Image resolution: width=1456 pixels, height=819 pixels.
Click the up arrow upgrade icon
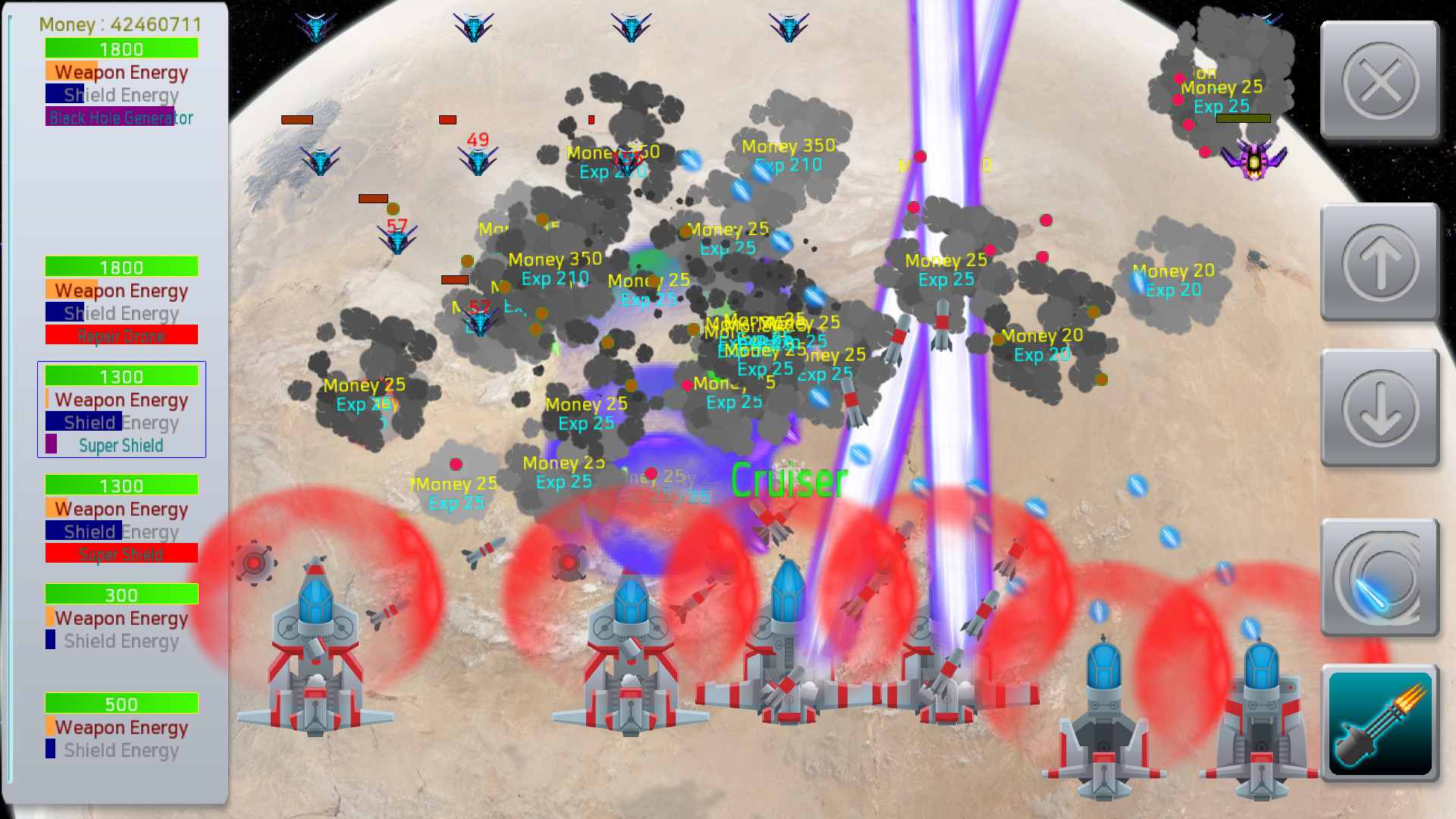coord(1380,262)
